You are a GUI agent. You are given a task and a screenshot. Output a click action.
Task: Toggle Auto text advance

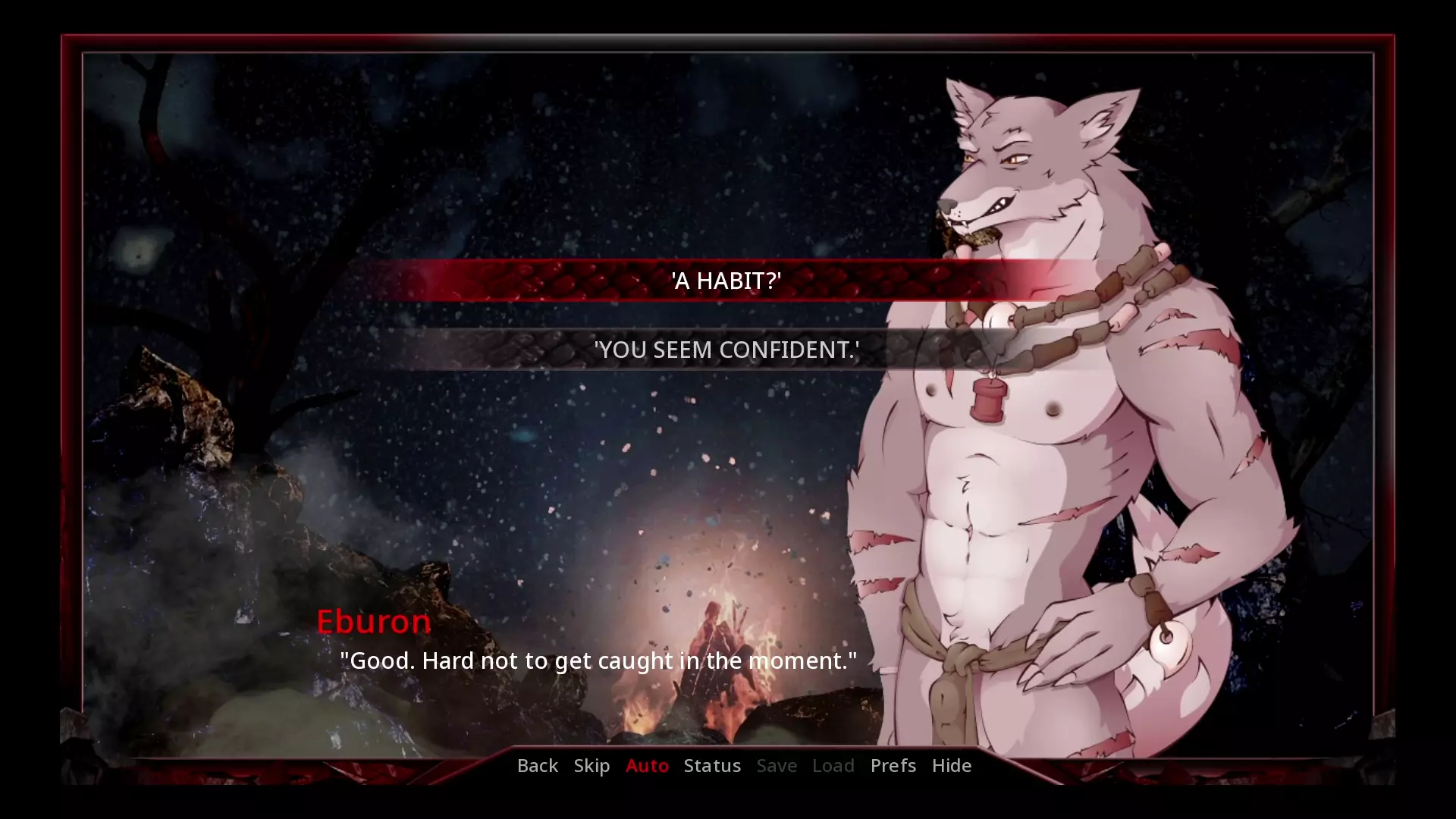pyautogui.click(x=647, y=766)
